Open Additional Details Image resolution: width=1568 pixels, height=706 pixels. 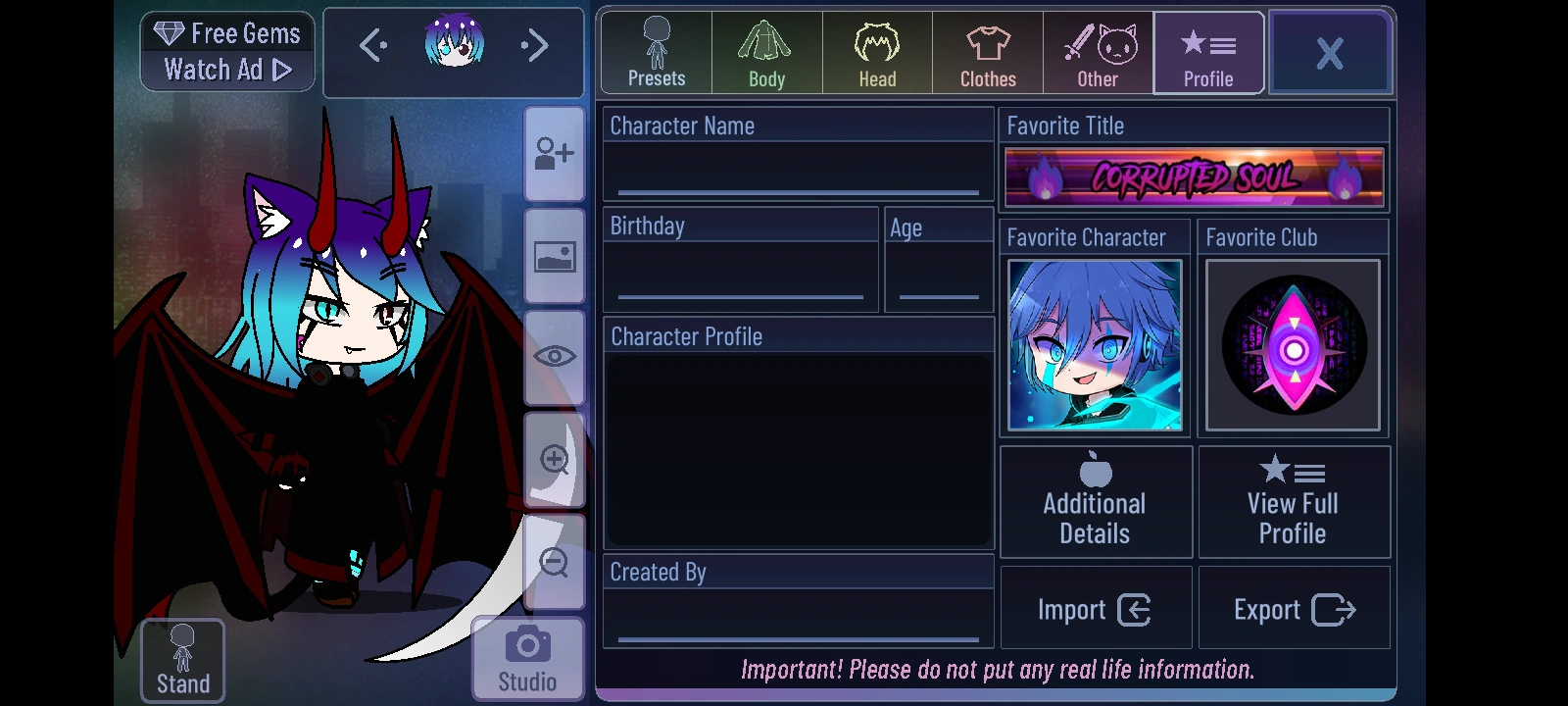point(1095,501)
